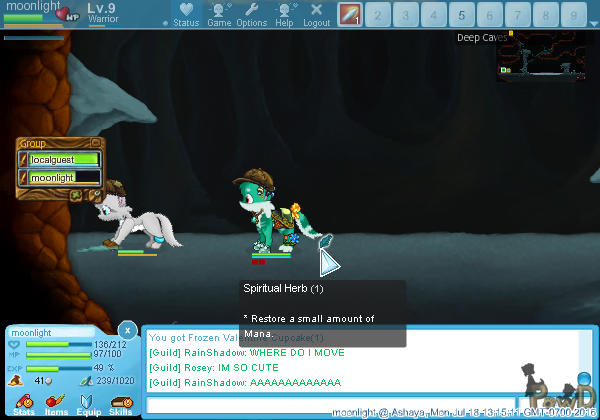
Task: Log out of the game
Action: pyautogui.click(x=316, y=13)
